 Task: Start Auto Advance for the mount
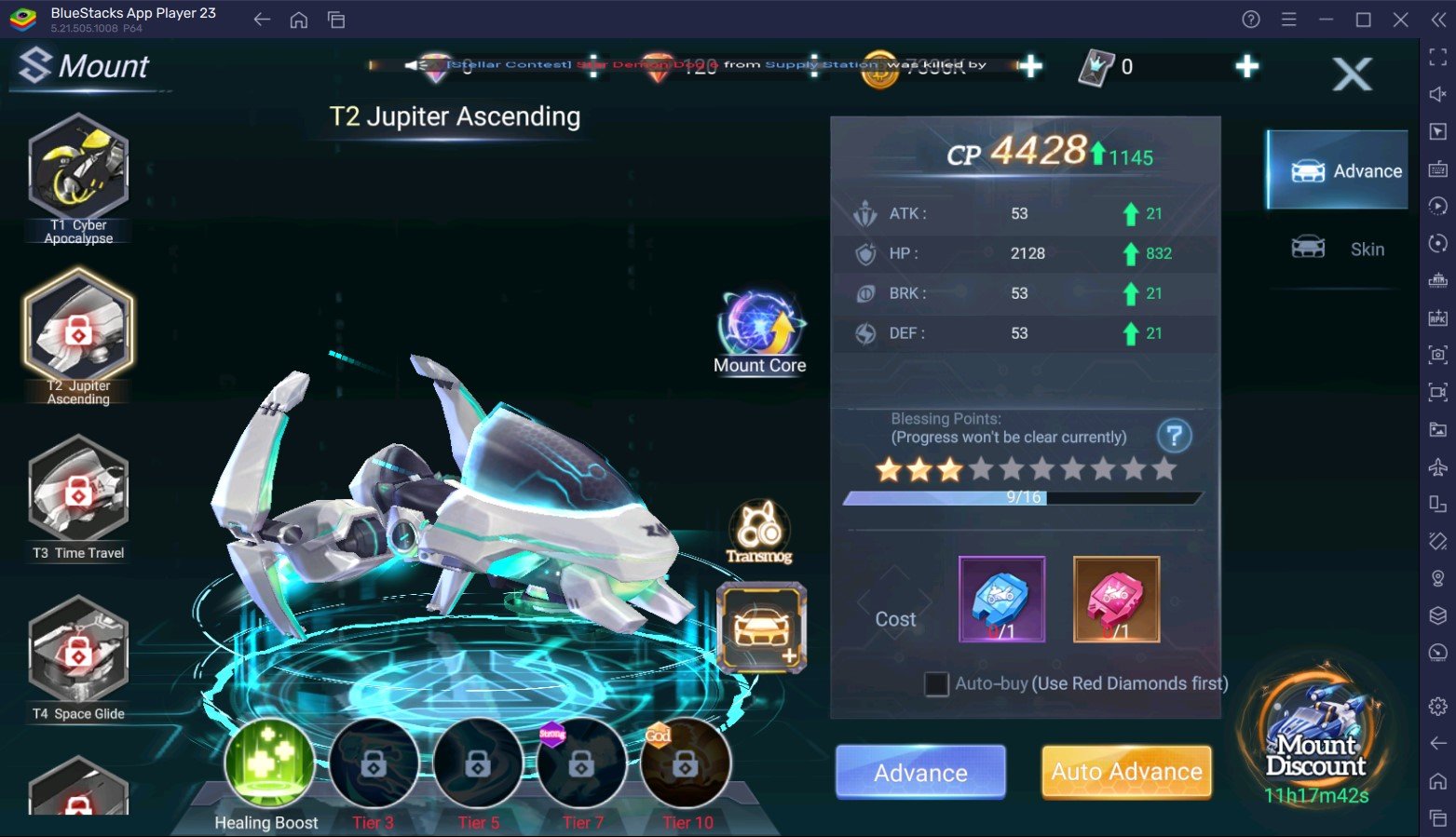tap(1126, 772)
